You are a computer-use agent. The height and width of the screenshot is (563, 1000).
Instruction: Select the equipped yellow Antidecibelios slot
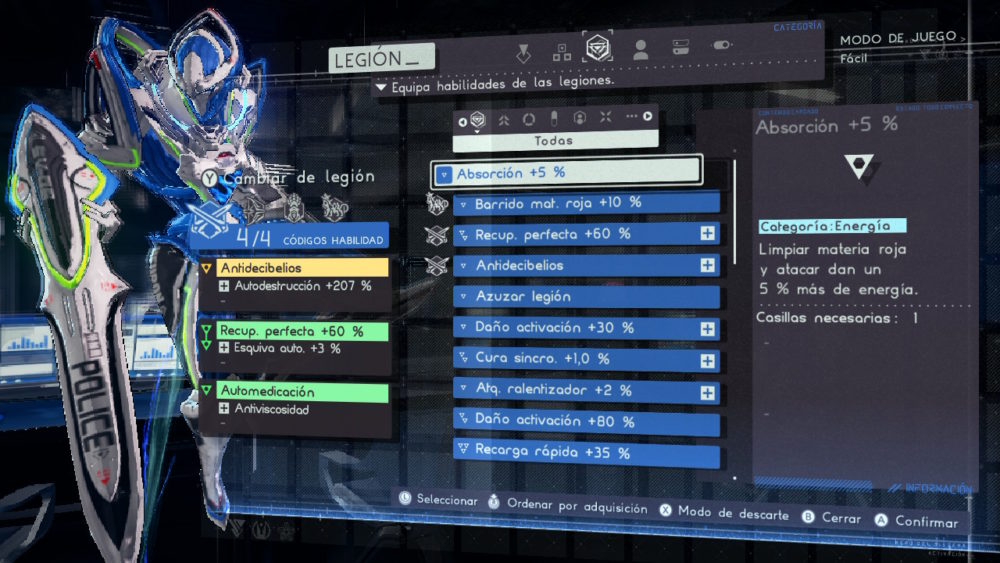[294, 268]
